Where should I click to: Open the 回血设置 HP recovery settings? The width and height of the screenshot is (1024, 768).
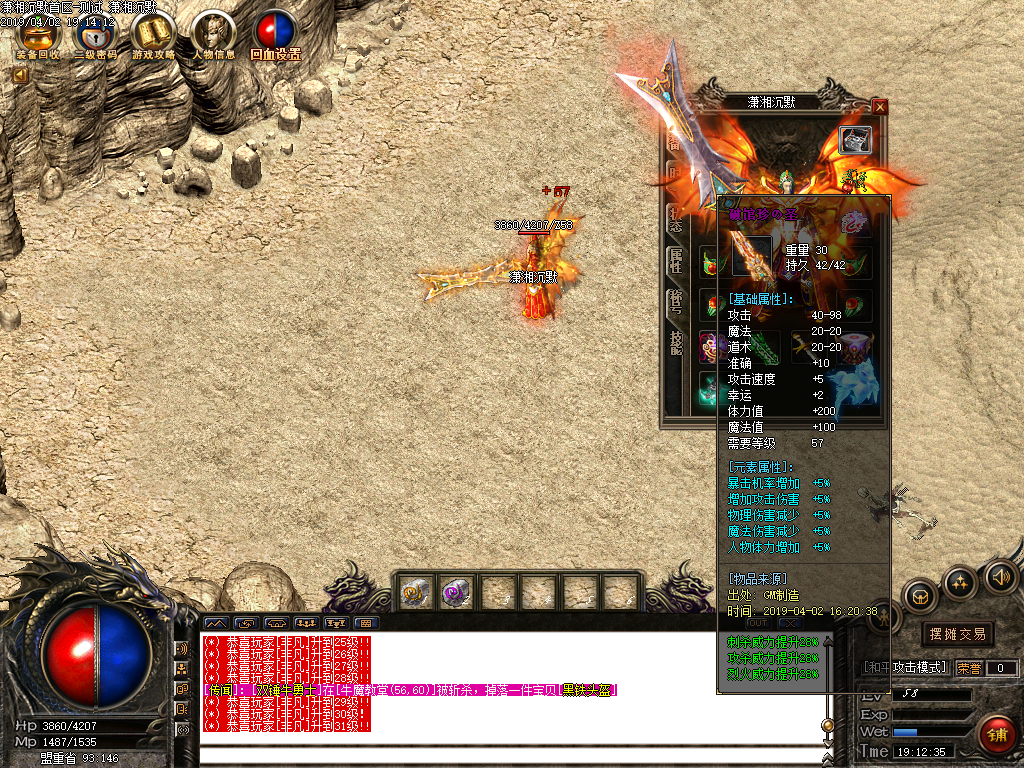[274, 37]
